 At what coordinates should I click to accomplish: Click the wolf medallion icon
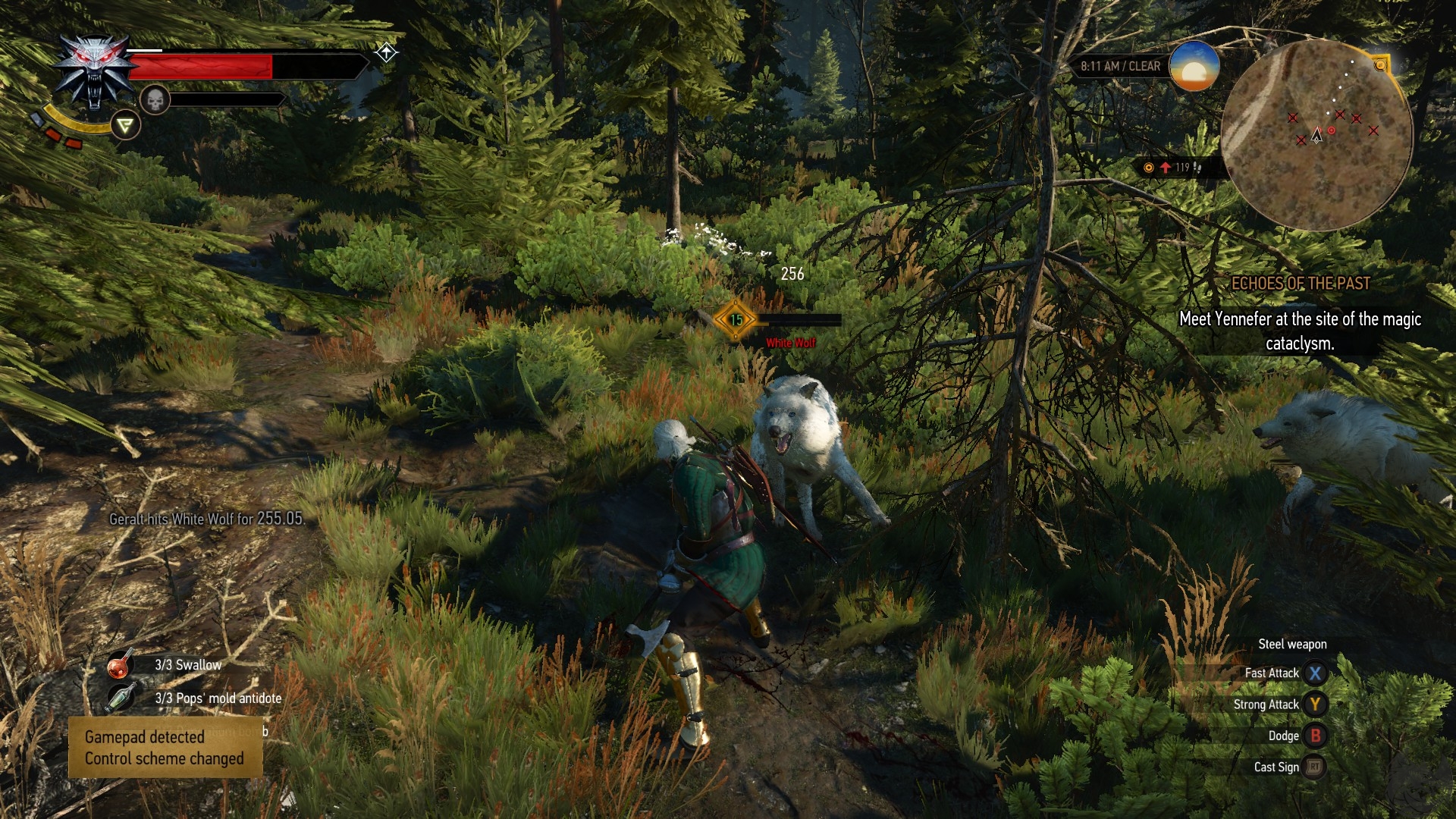(94, 74)
